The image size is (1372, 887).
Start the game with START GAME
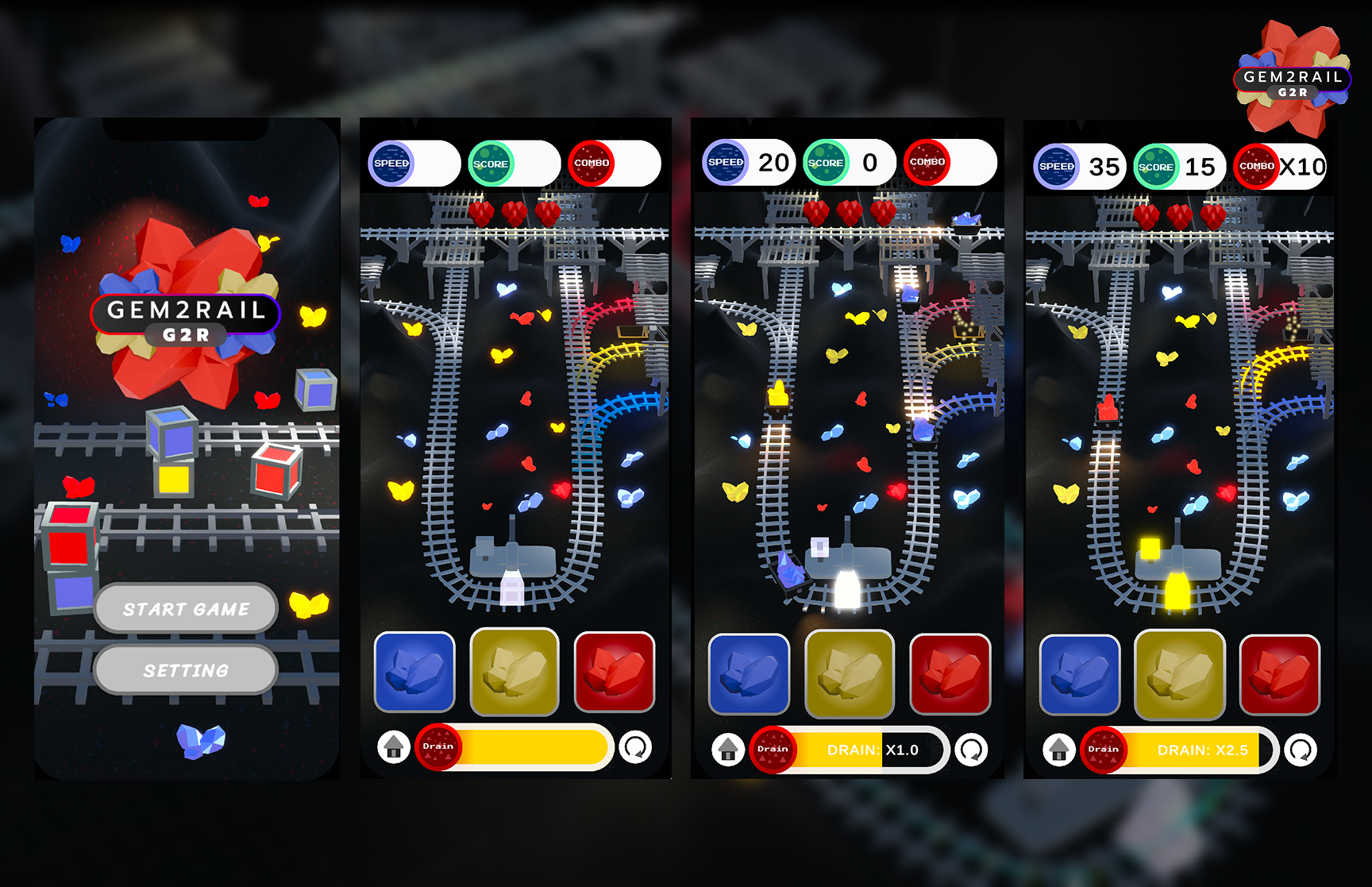[x=186, y=609]
